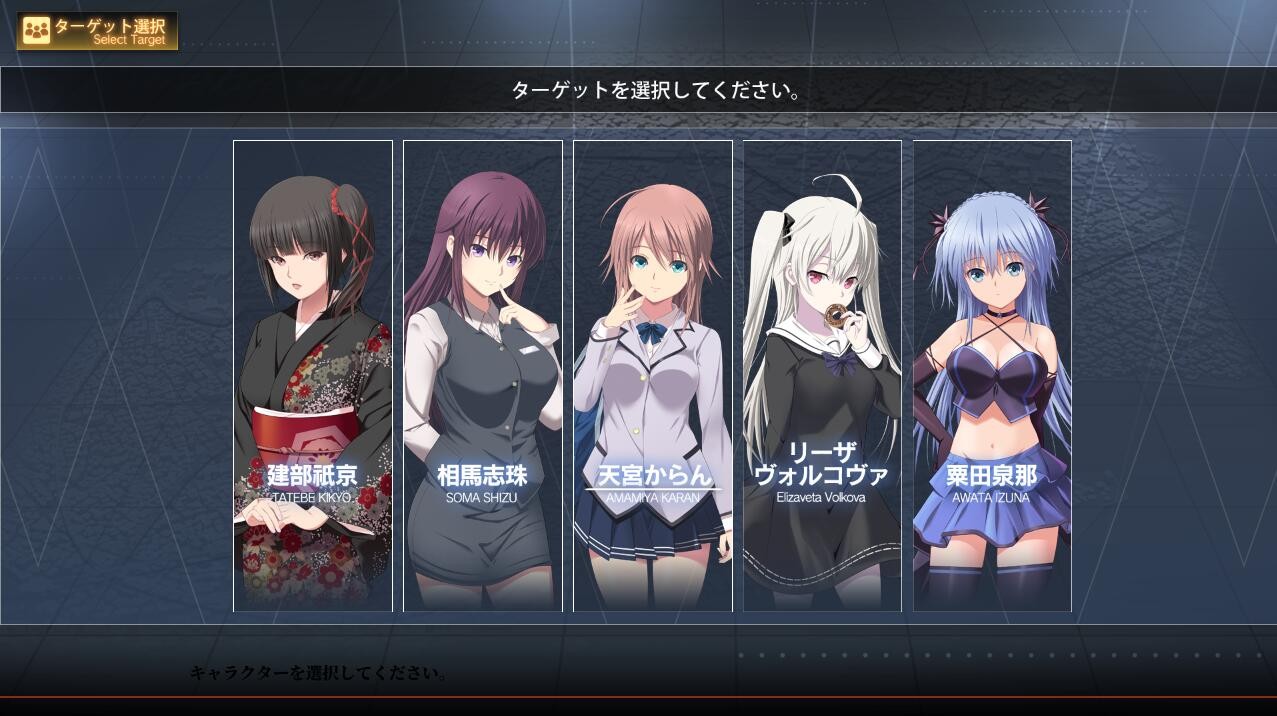
Task: Select the Elizaveta Volkova character panel
Action: [x=822, y=376]
